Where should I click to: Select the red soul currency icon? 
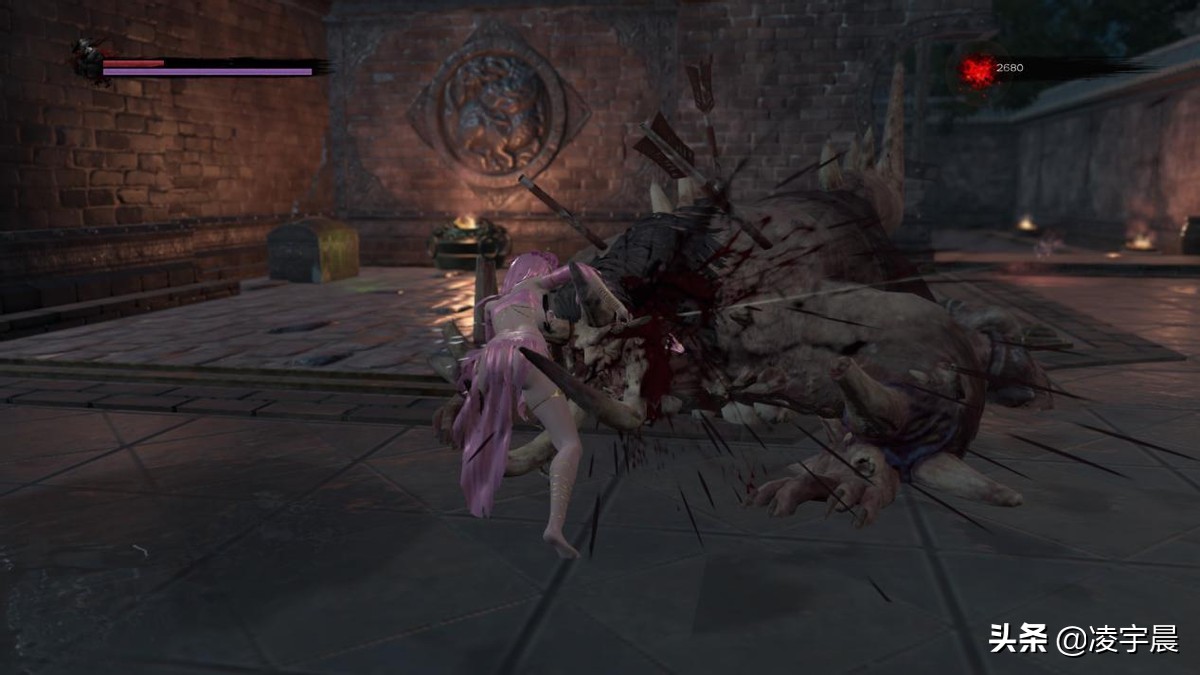(978, 69)
